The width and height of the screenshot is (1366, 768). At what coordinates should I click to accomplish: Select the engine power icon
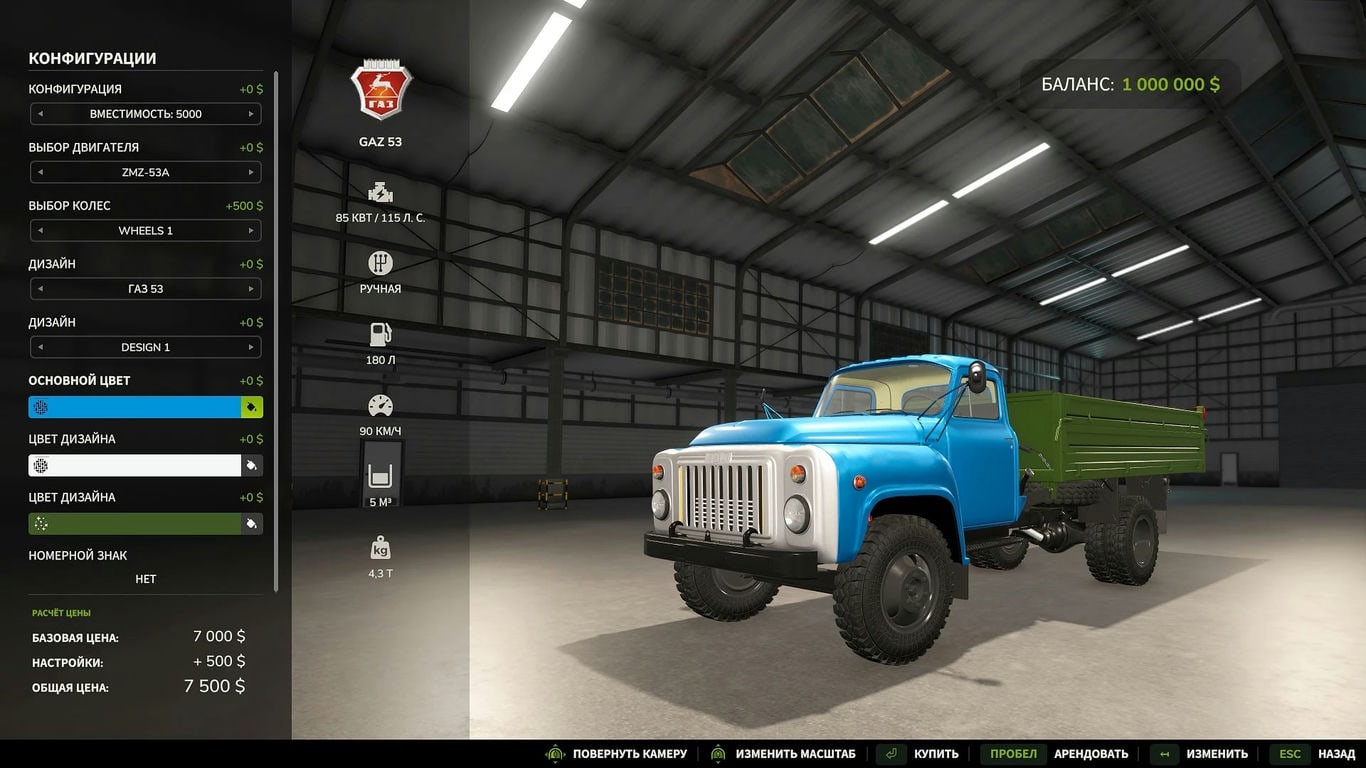click(x=380, y=192)
